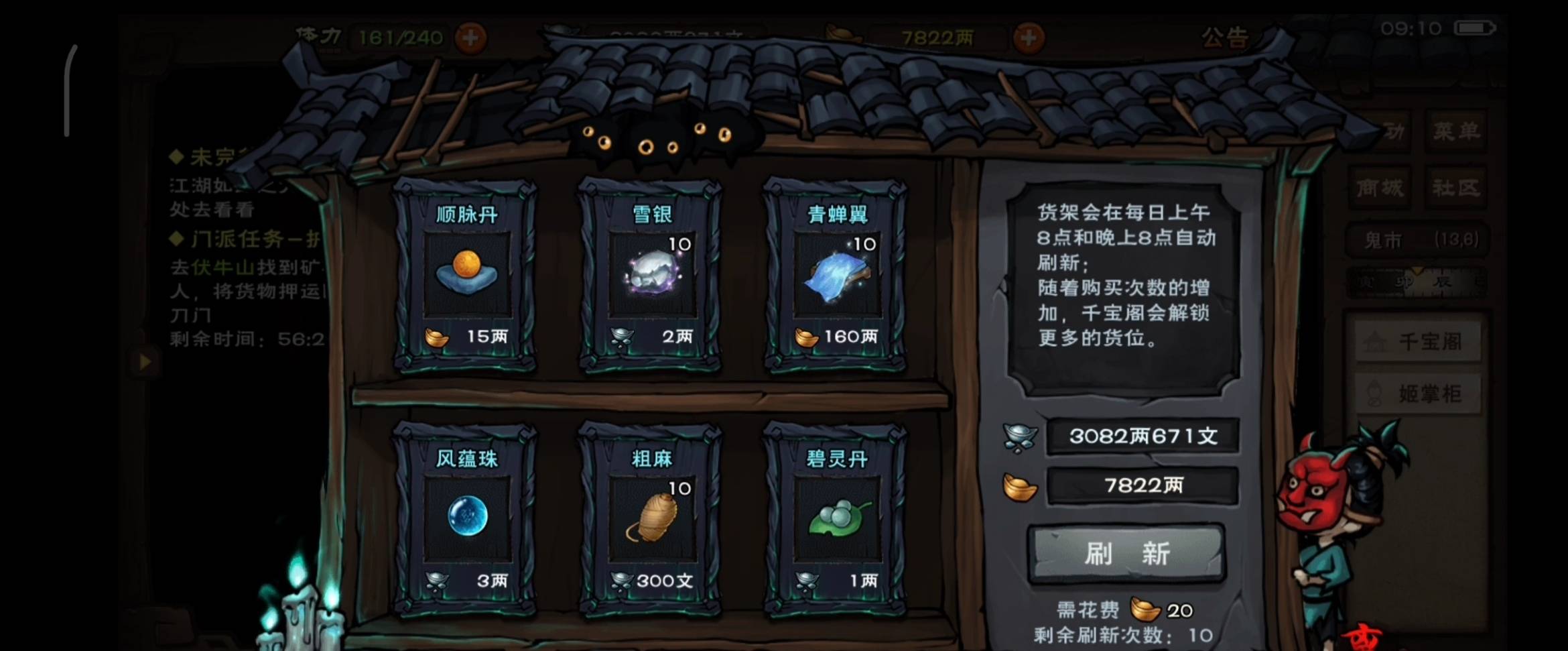Buy the 雪银 silver ore item
Viewport: 1568px width, 651px height.
click(x=651, y=275)
